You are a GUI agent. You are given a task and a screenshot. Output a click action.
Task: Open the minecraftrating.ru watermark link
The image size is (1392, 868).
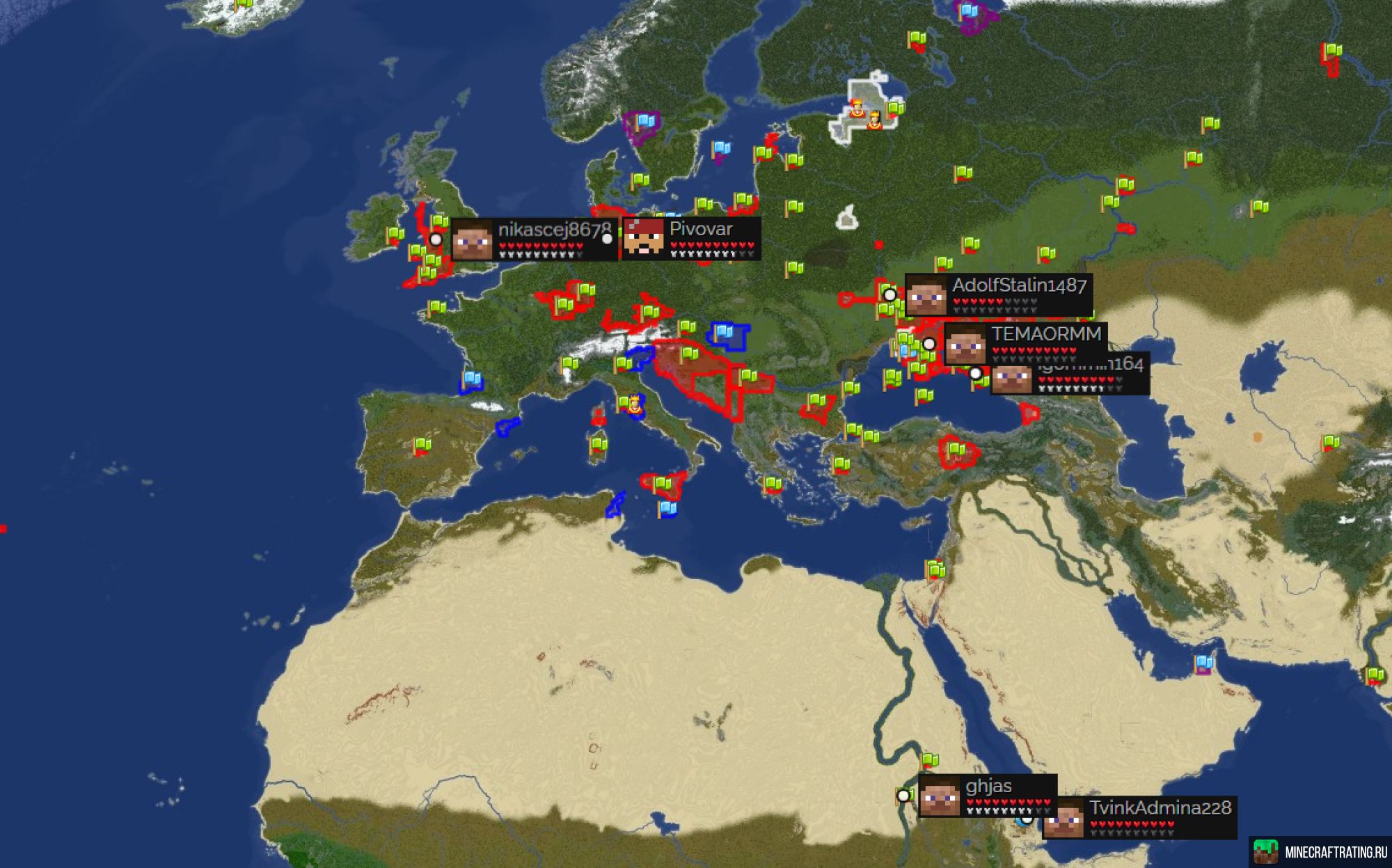[x=1320, y=852]
